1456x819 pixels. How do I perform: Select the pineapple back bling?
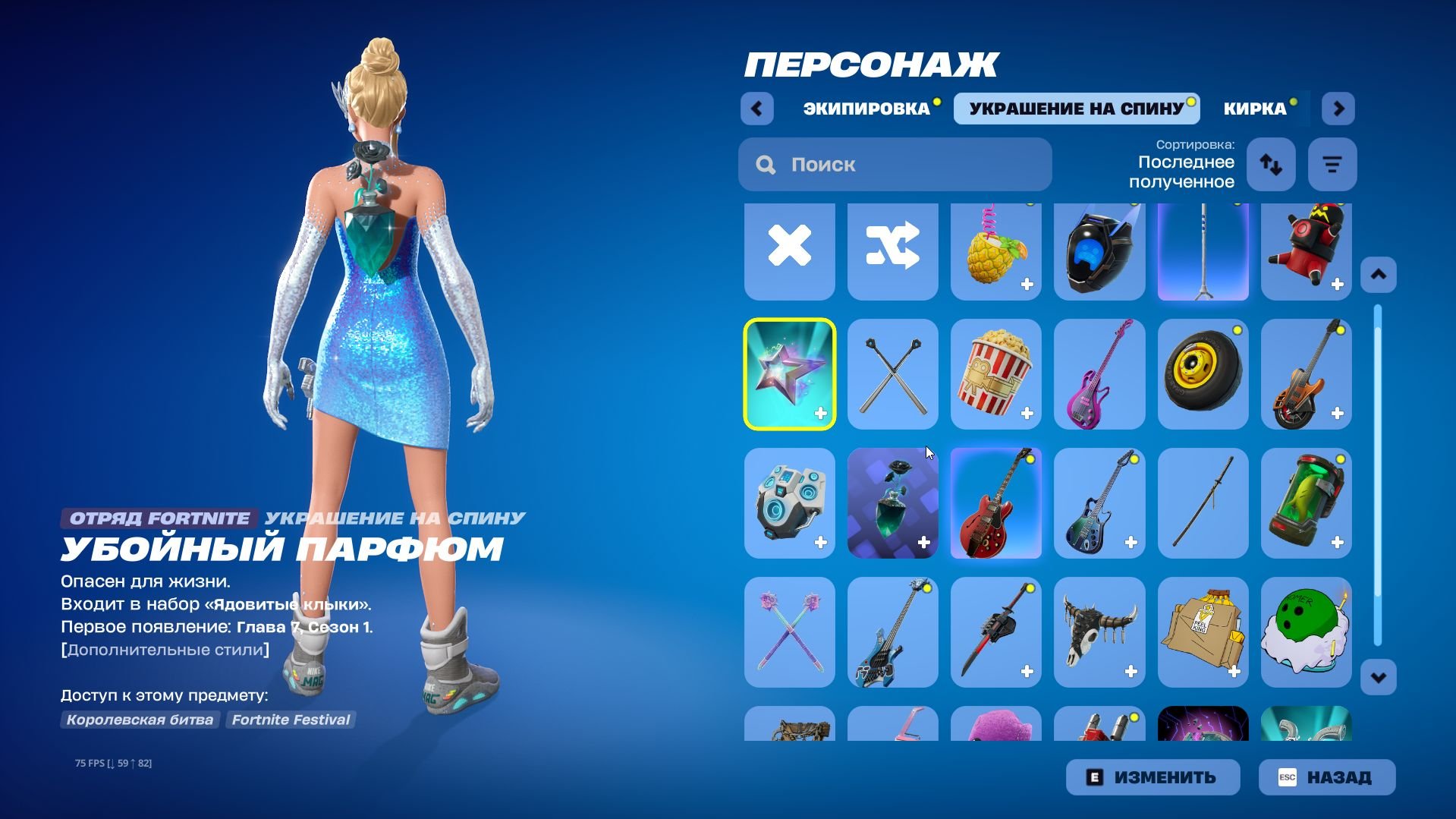(995, 250)
